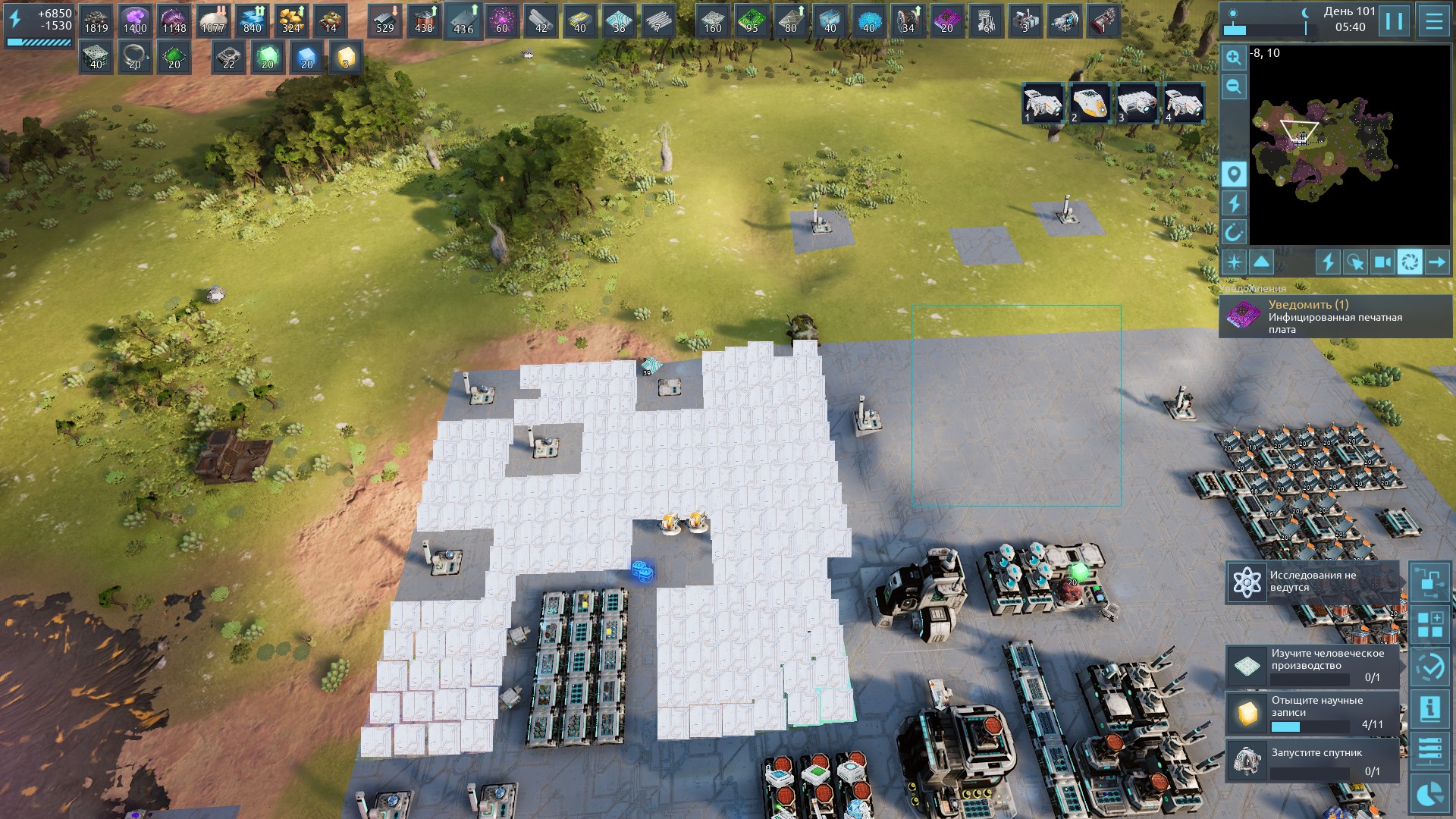Open the build menu grid-plus icon
The width and height of the screenshot is (1456, 819).
[1430, 626]
